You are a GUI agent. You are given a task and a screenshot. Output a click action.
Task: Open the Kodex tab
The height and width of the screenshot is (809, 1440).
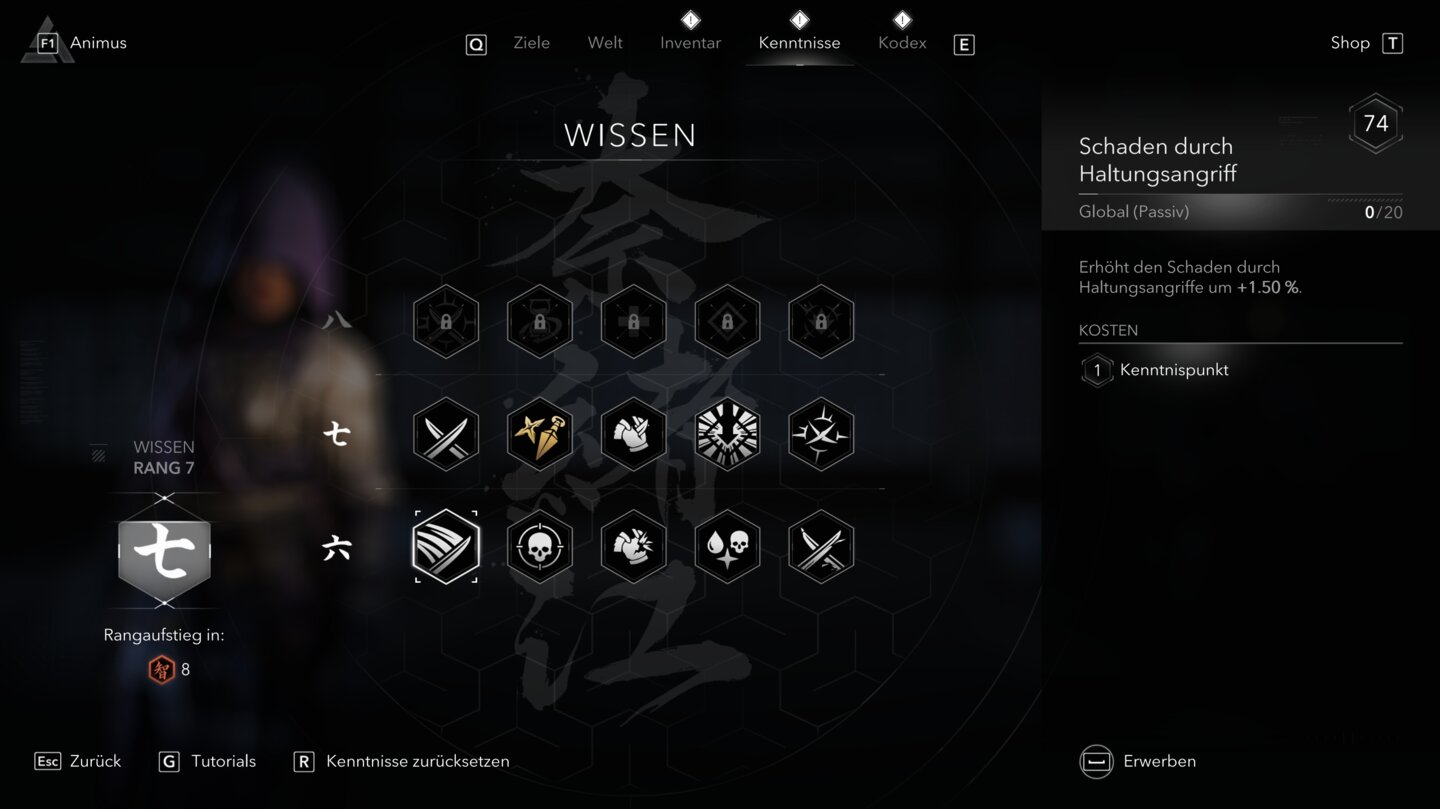click(x=902, y=43)
